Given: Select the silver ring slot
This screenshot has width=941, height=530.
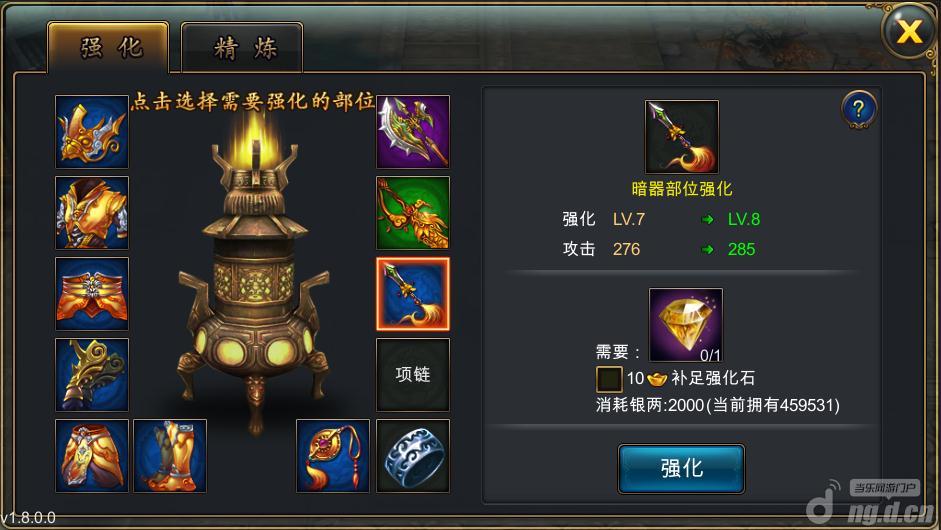Looking at the screenshot, I should 413,456.
